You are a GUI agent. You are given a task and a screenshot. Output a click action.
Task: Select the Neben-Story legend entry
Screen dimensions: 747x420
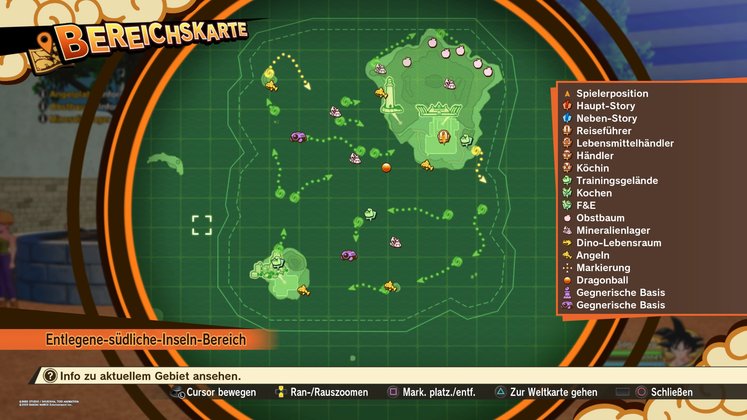click(605, 118)
